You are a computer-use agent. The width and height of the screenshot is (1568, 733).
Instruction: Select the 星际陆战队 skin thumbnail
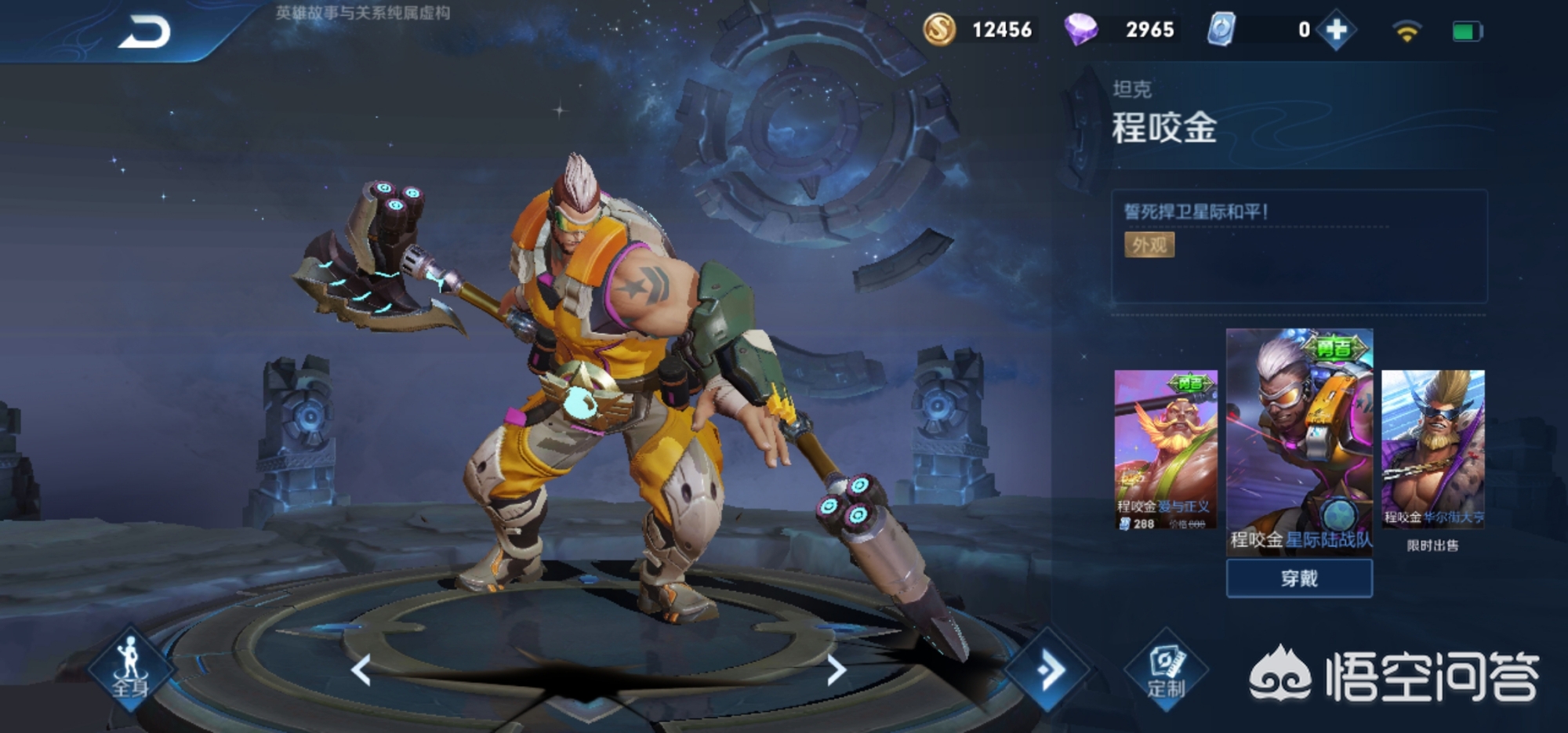[1299, 441]
